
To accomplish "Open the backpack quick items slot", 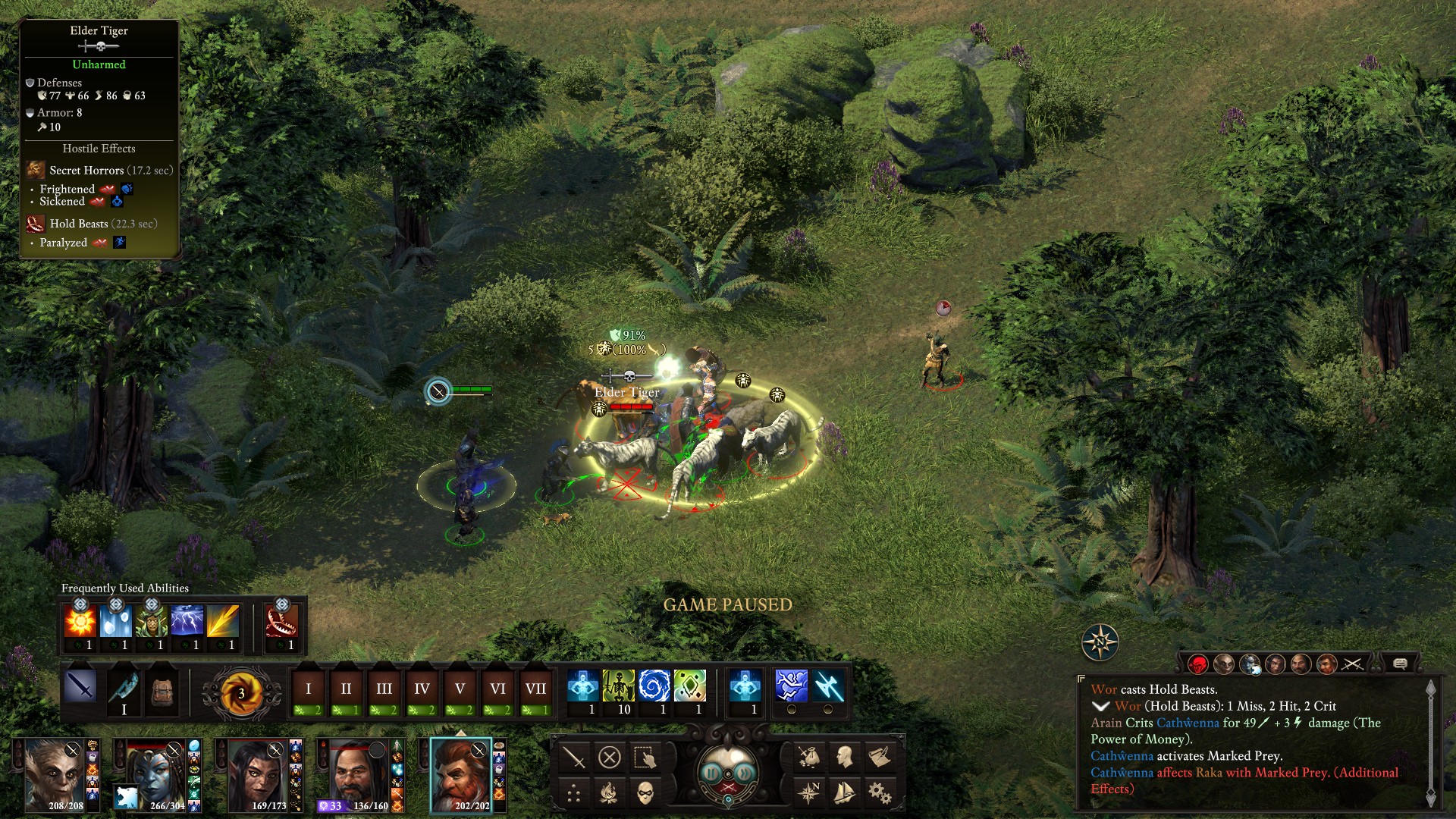I will click(x=162, y=690).
